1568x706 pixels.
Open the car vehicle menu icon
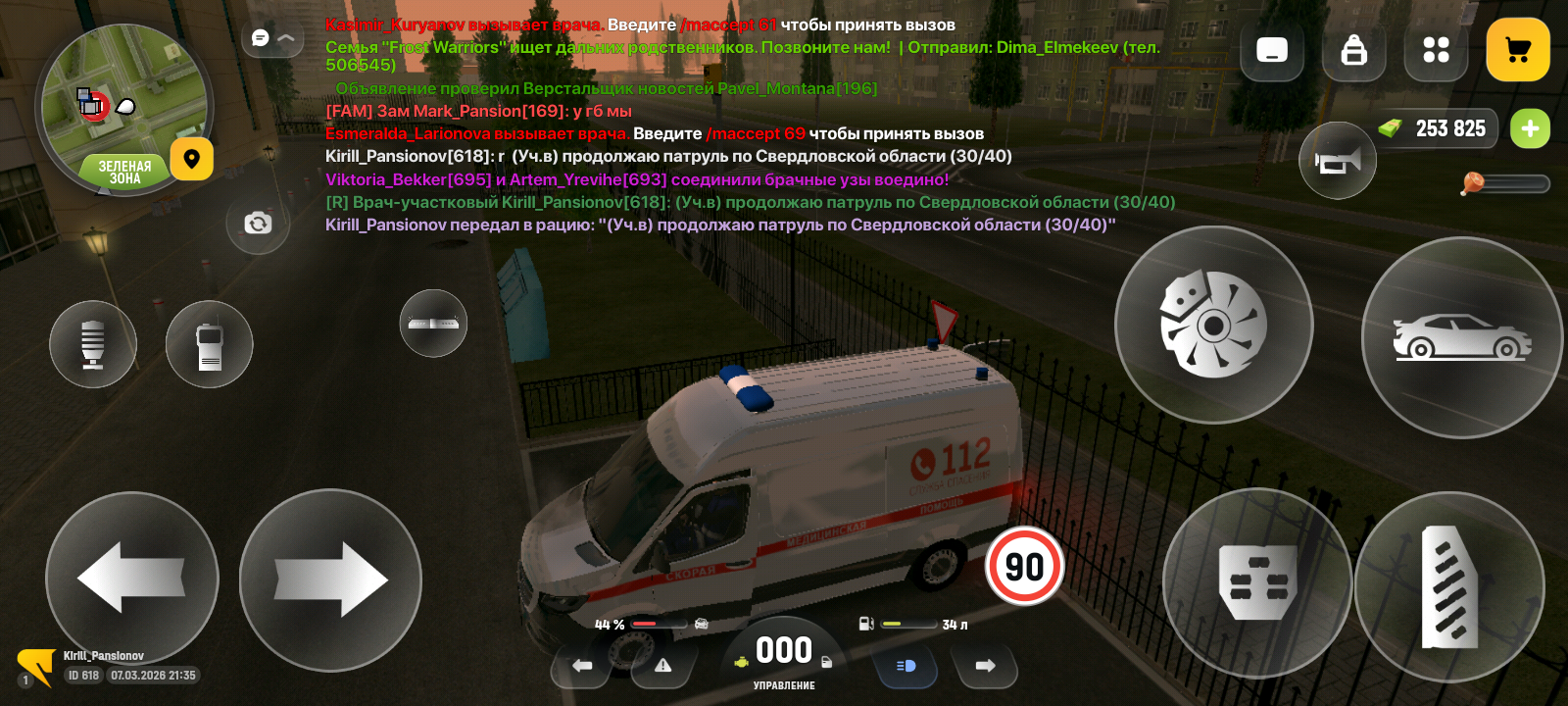click(x=1460, y=336)
